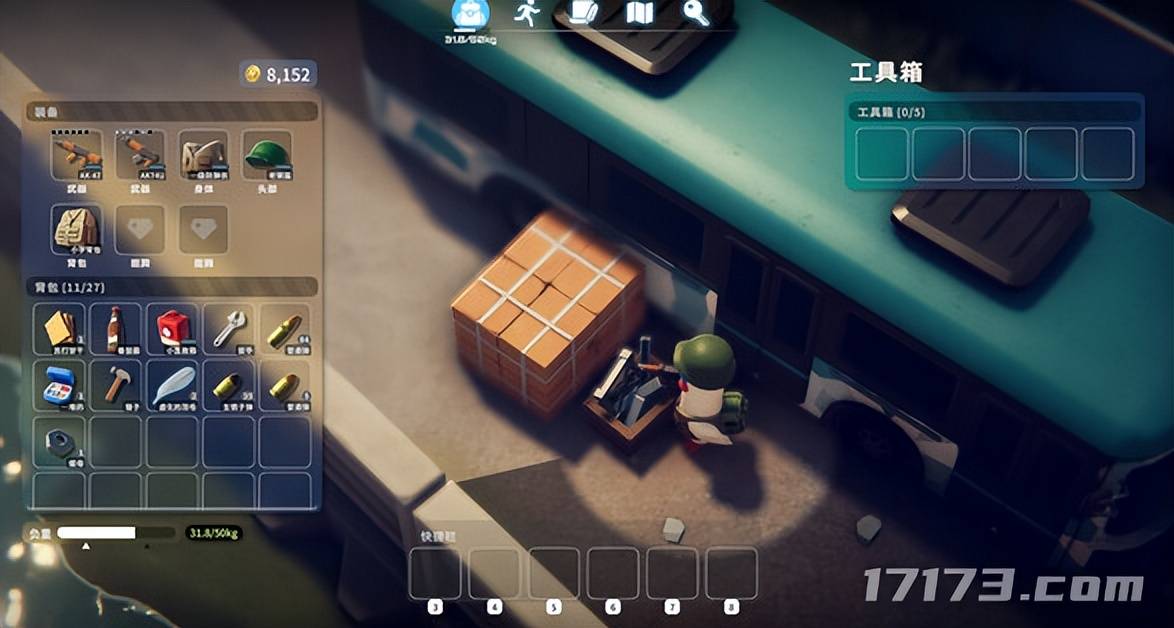Click the green helmet head slot
This screenshot has width=1174, height=628.
(x=267, y=155)
